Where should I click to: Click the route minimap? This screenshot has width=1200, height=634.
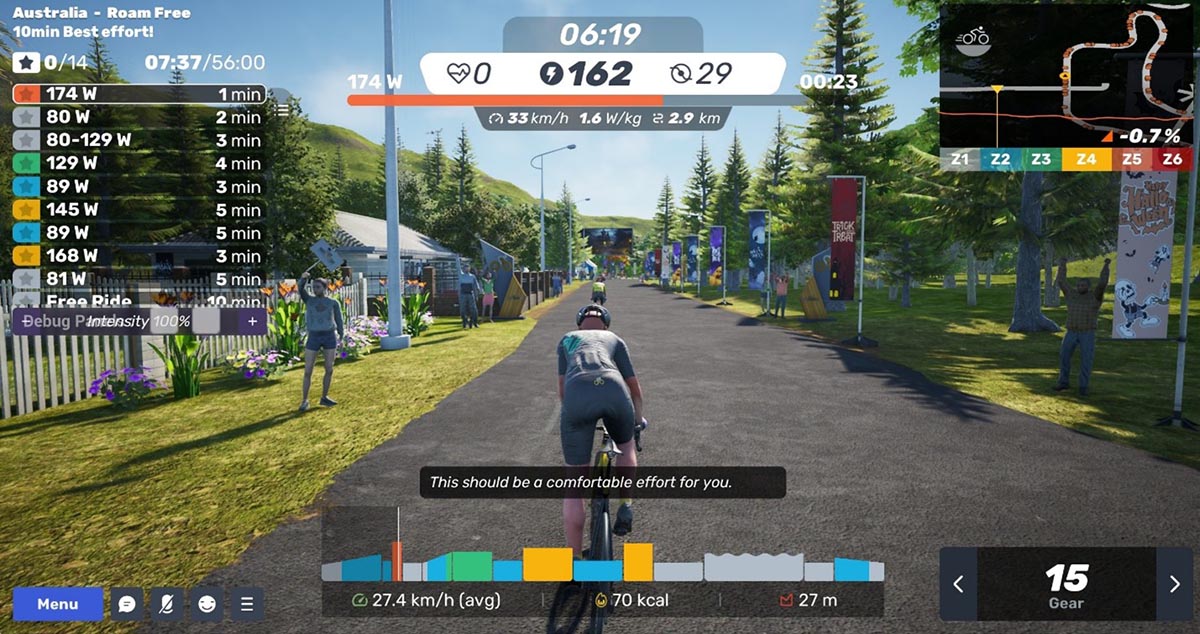pyautogui.click(x=1069, y=75)
